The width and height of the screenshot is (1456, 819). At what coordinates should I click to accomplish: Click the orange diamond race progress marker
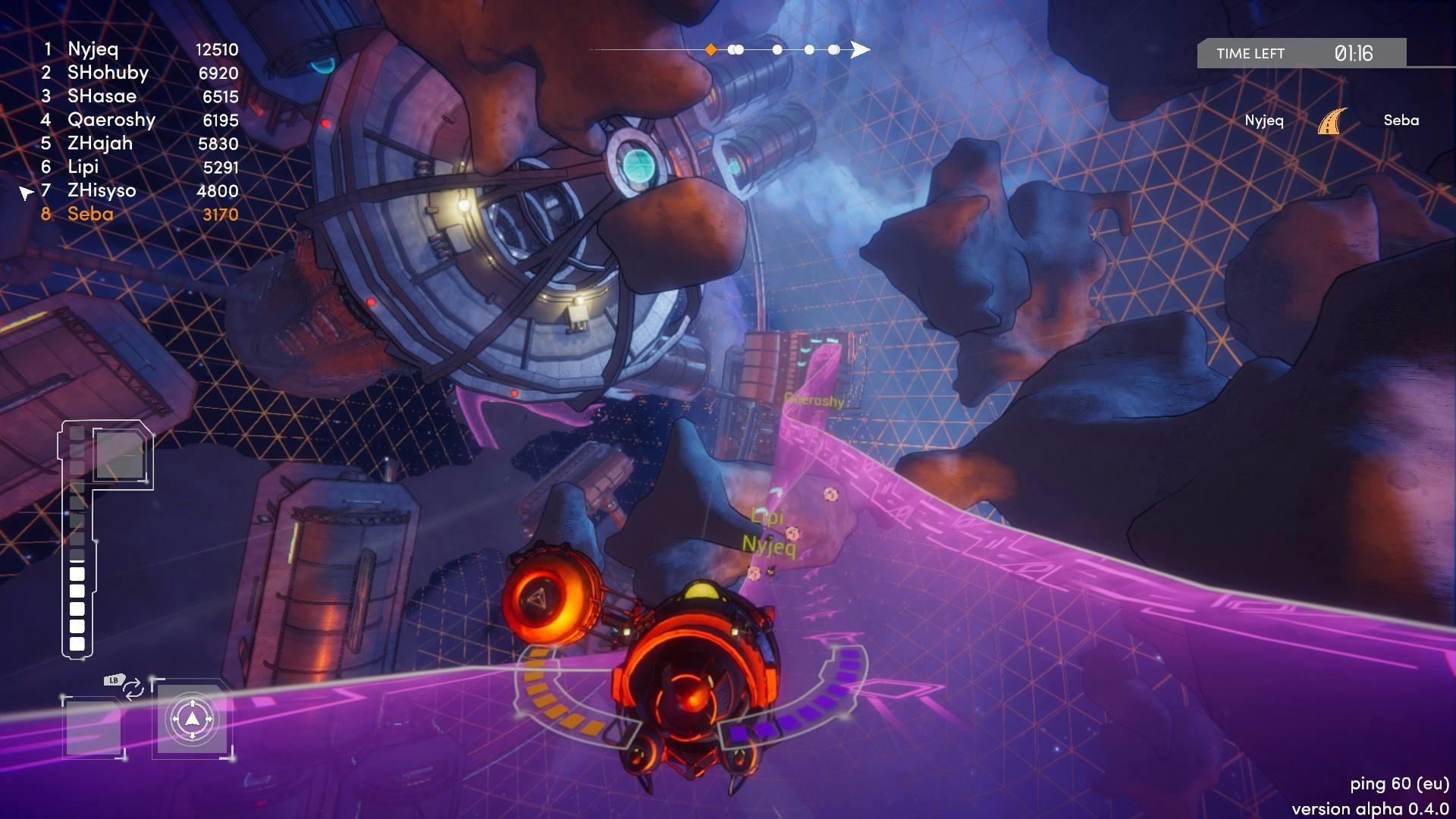(x=711, y=50)
